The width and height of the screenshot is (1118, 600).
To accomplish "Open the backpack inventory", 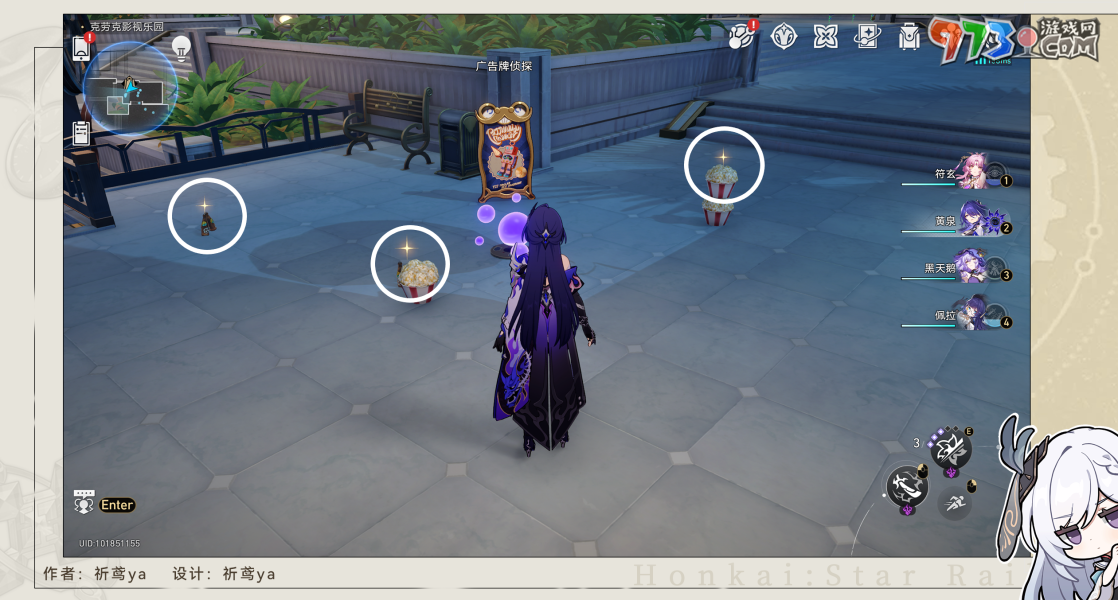I will click(x=908, y=37).
